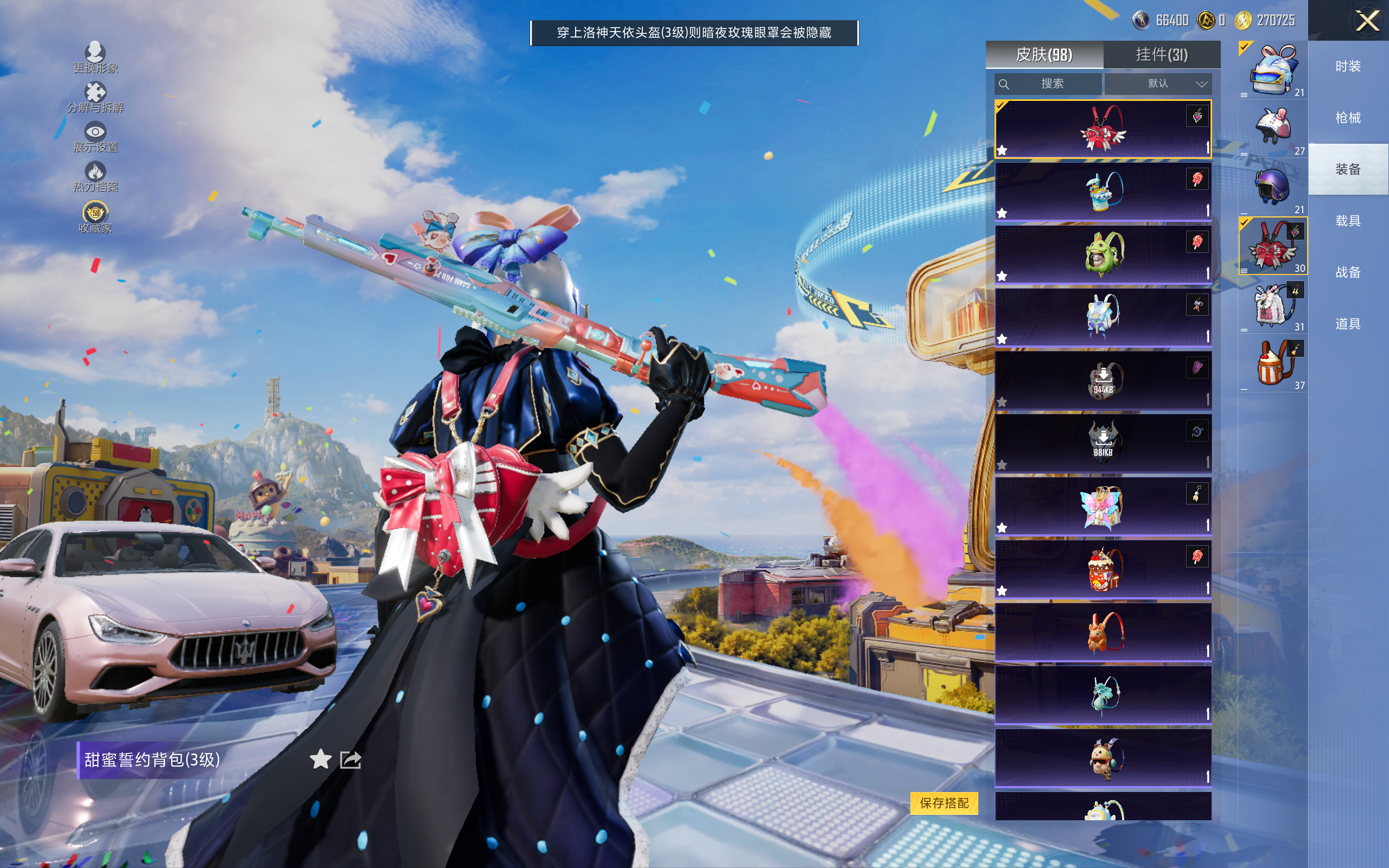This screenshot has width=1389, height=868.
Task: Select the 皮肤(98) tab
Action: click(1044, 55)
